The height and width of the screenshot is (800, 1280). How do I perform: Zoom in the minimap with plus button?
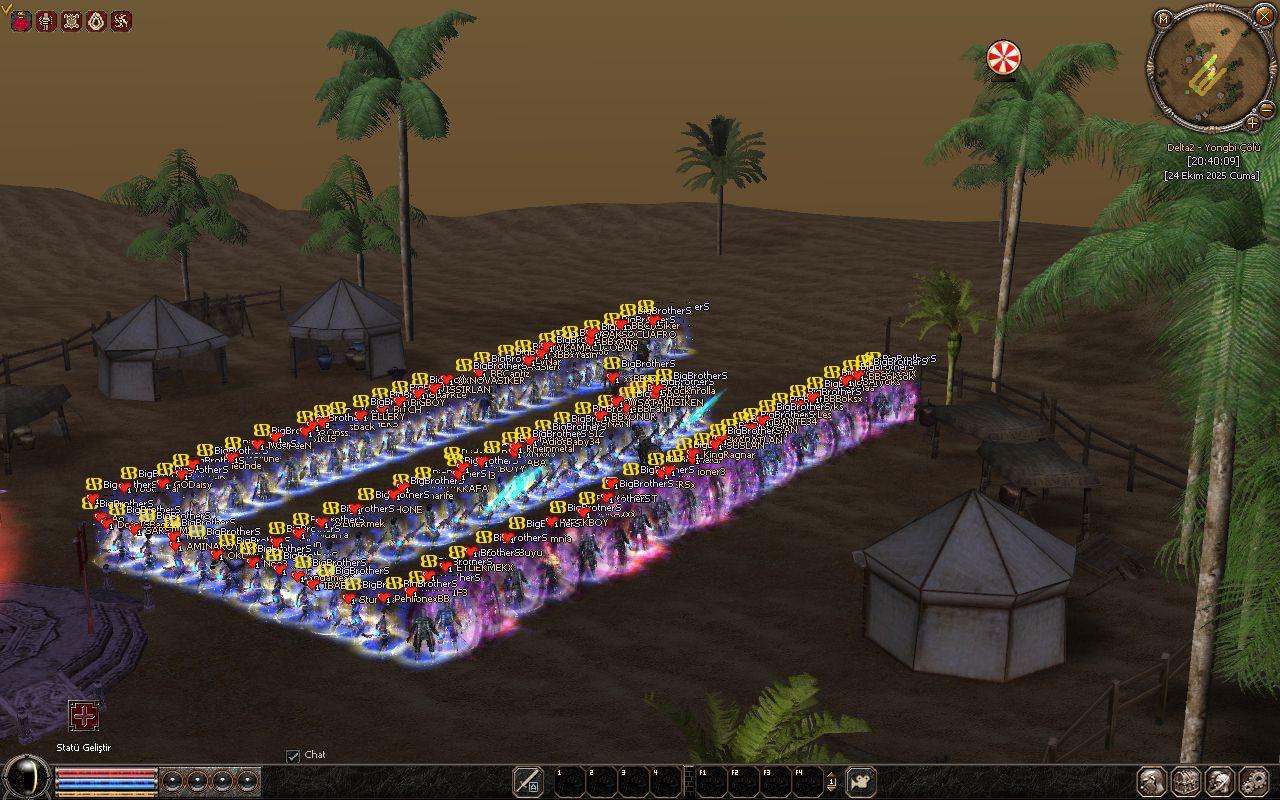point(1252,124)
